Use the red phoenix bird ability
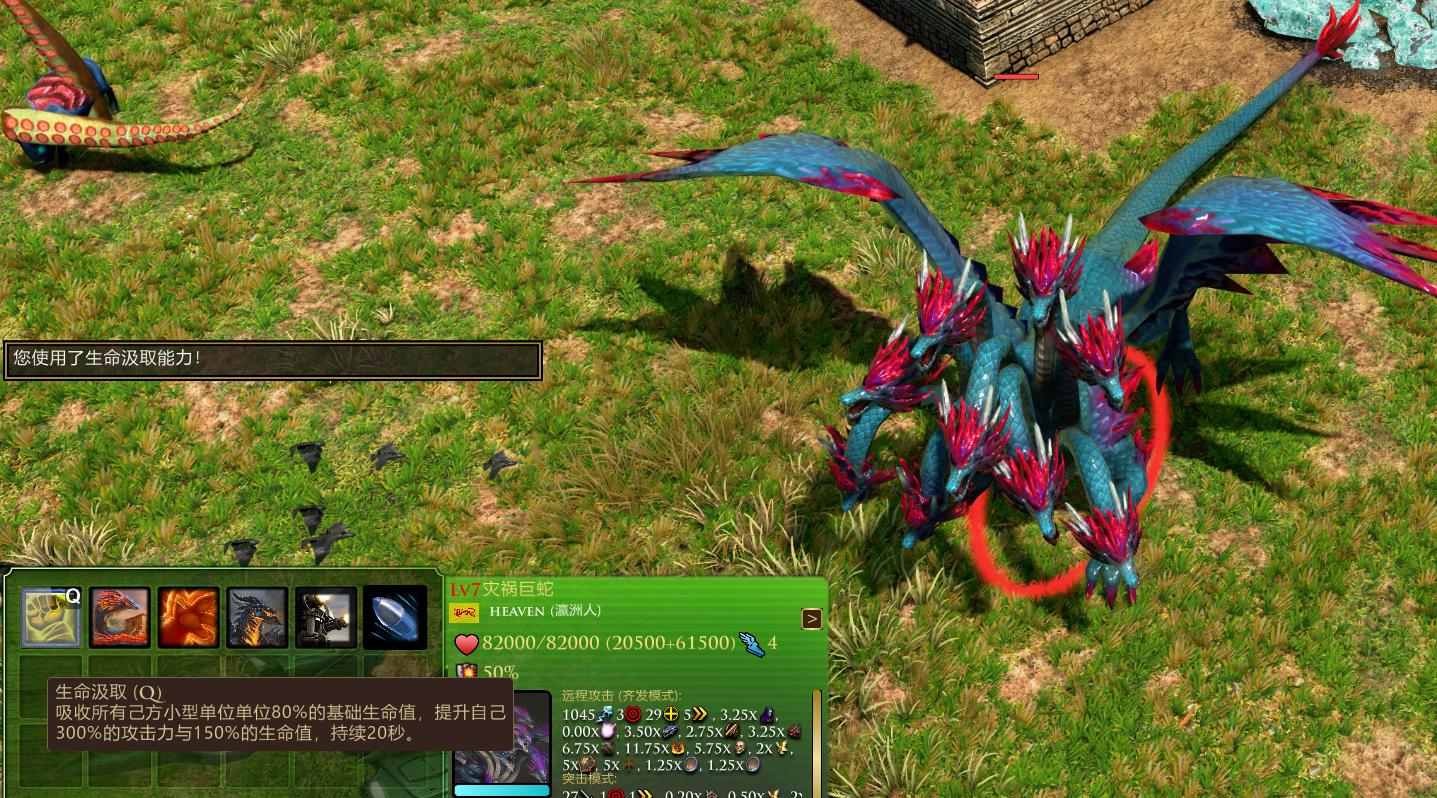The height and width of the screenshot is (798, 1437). [120, 617]
